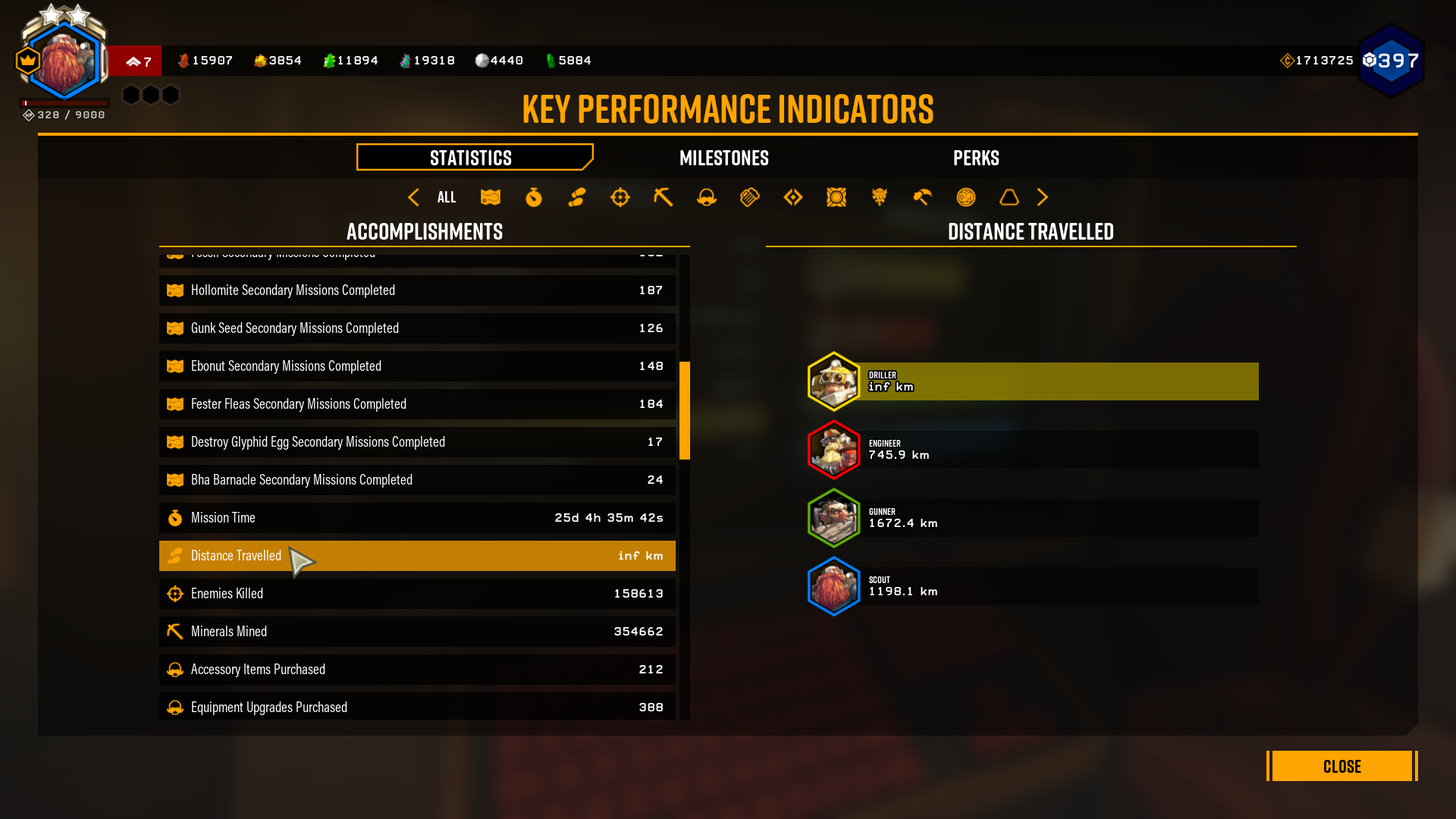Go to next category with right arrow
Image resolution: width=1456 pixels, height=819 pixels.
[1043, 197]
